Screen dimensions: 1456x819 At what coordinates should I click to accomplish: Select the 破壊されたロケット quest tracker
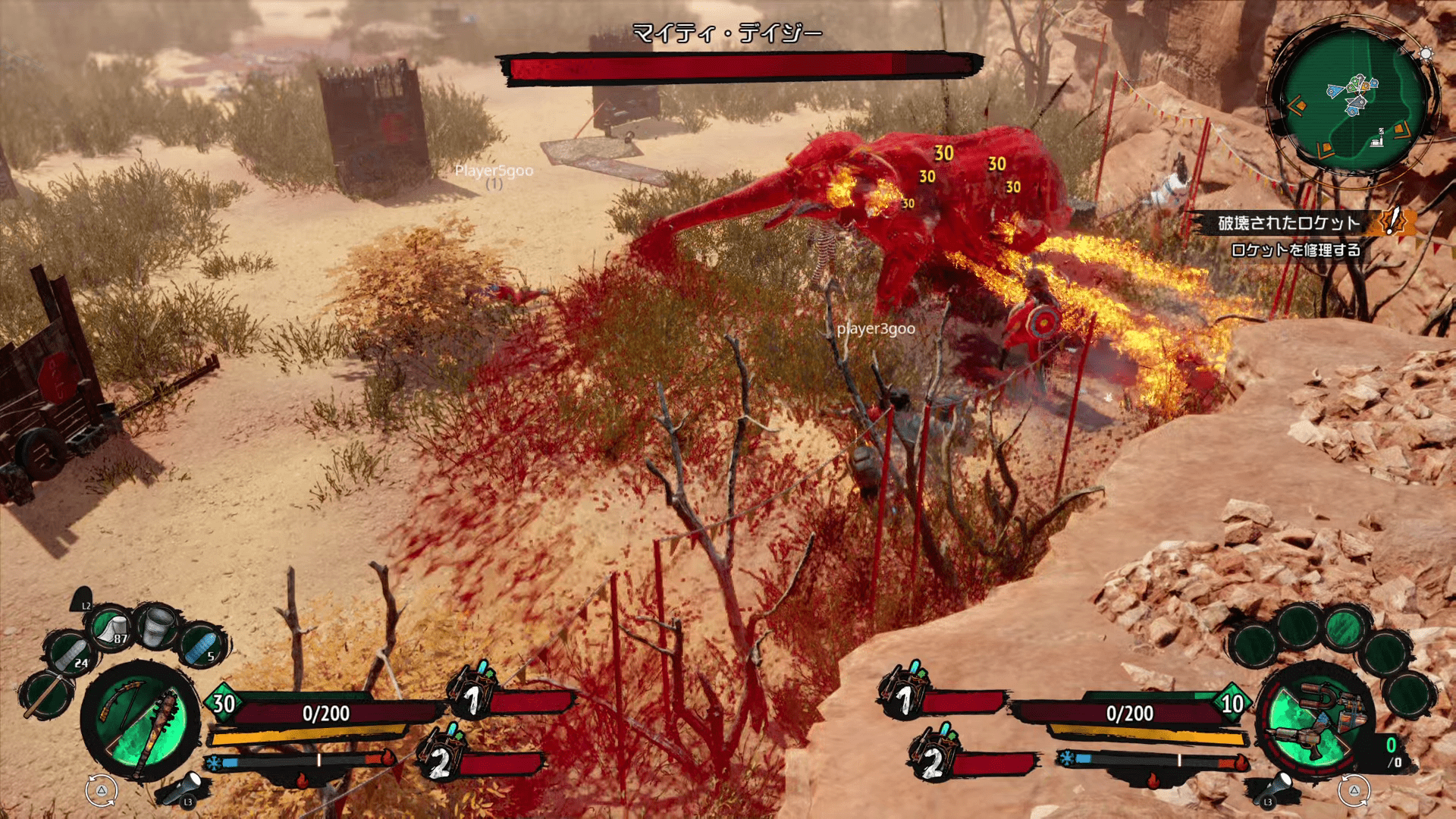(1289, 223)
